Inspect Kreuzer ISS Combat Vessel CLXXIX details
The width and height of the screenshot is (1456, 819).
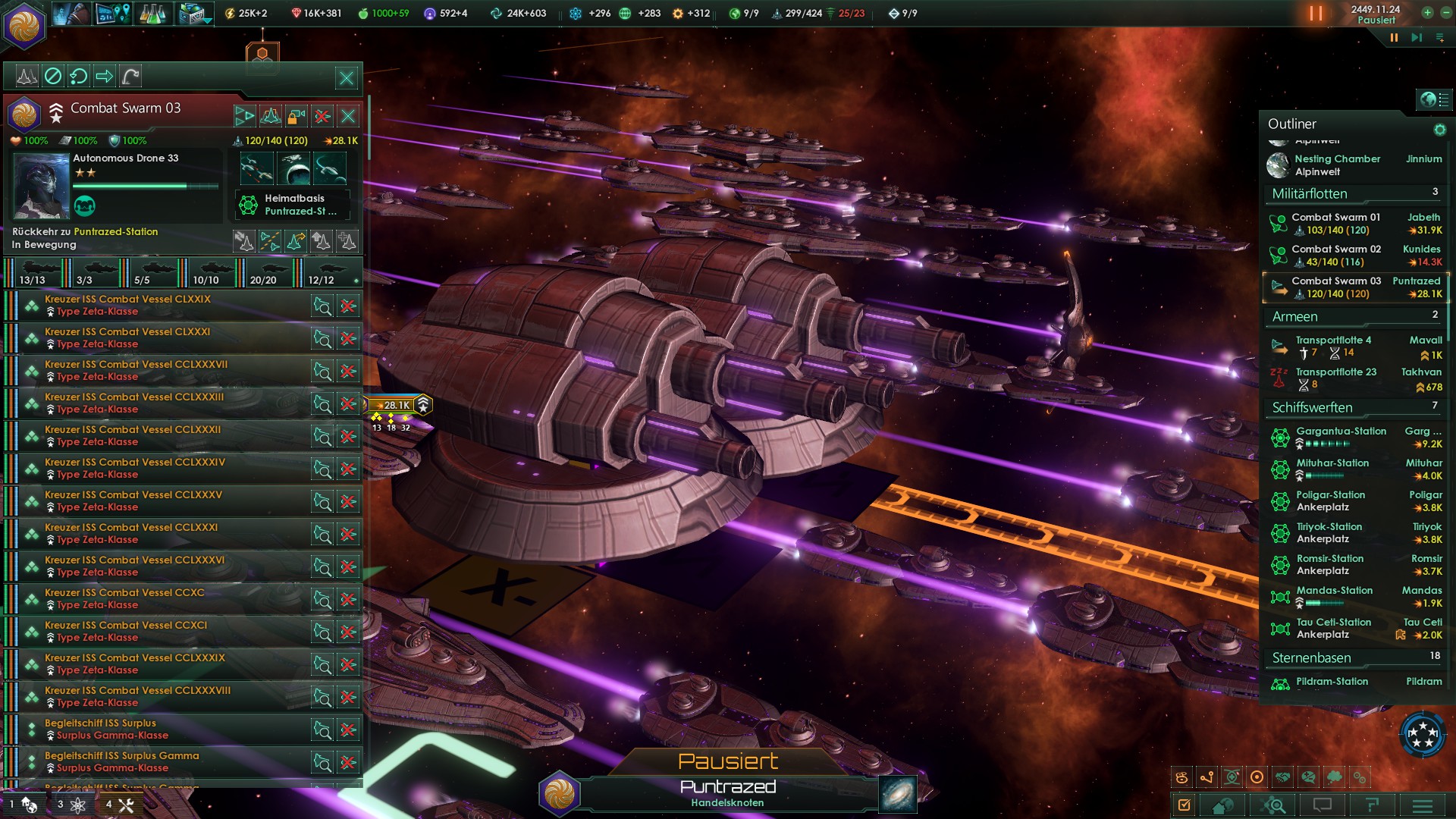[322, 306]
